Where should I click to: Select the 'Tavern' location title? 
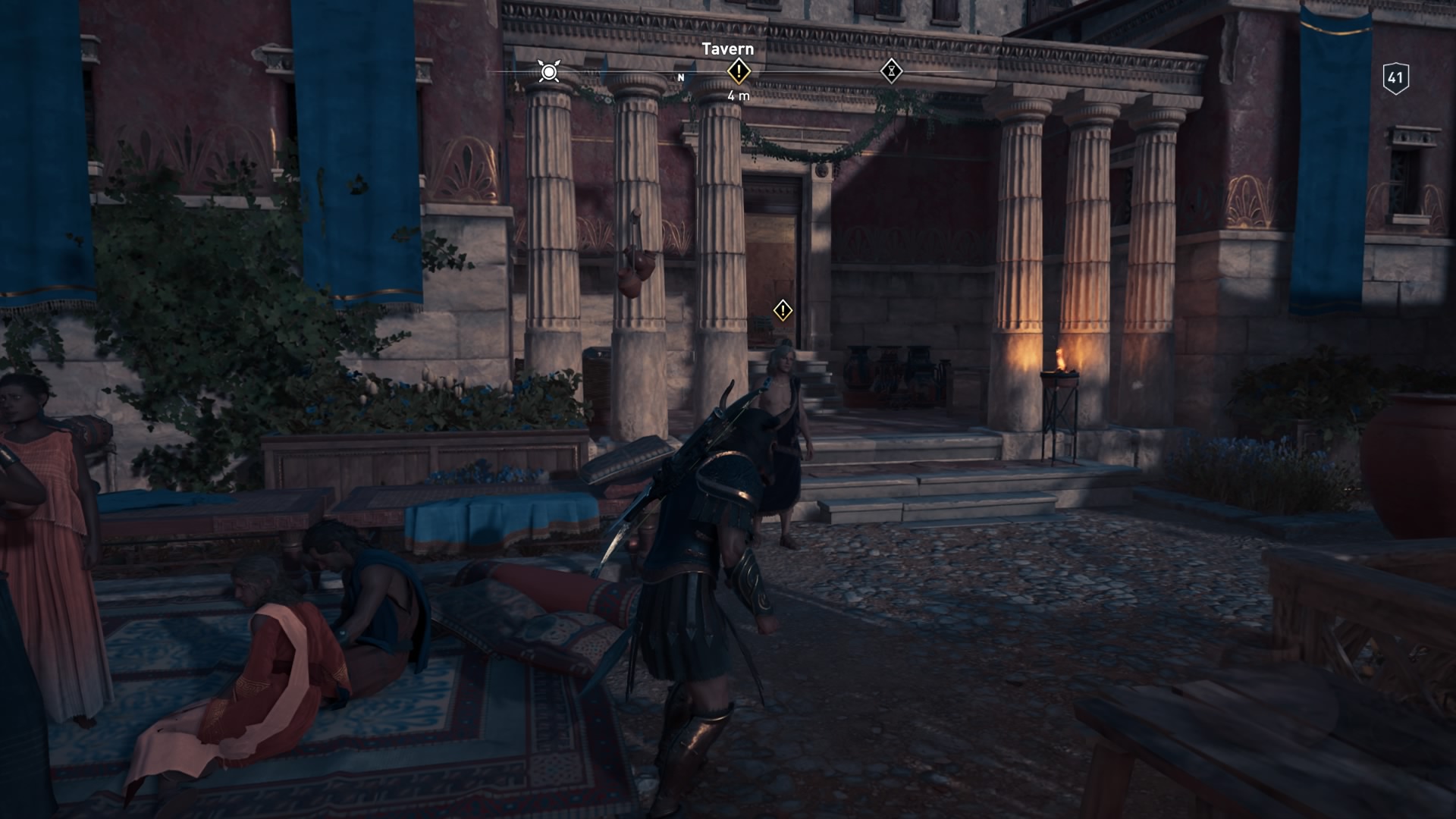[x=726, y=50]
